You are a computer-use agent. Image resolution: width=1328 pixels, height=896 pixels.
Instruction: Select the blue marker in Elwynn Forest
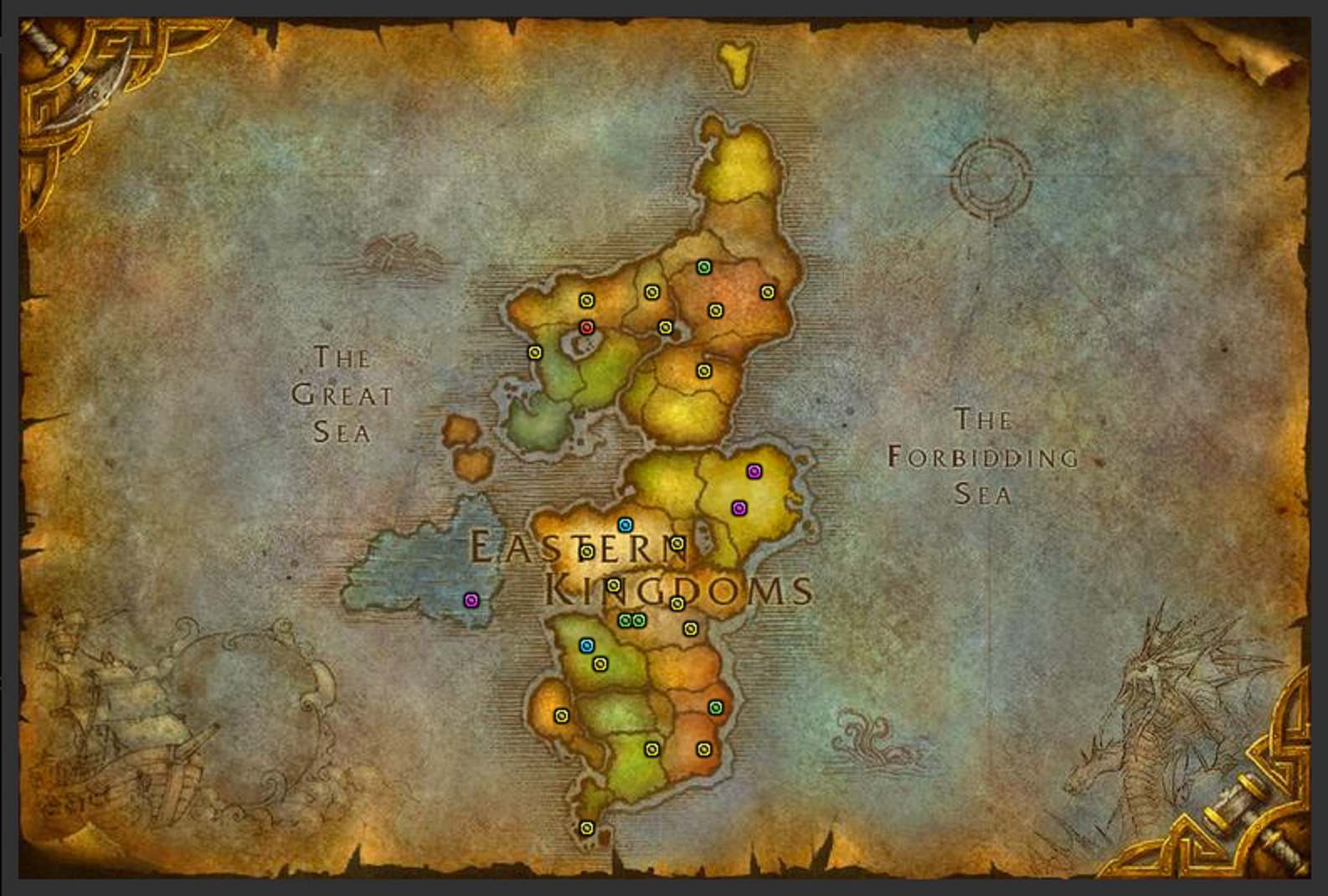coord(586,646)
